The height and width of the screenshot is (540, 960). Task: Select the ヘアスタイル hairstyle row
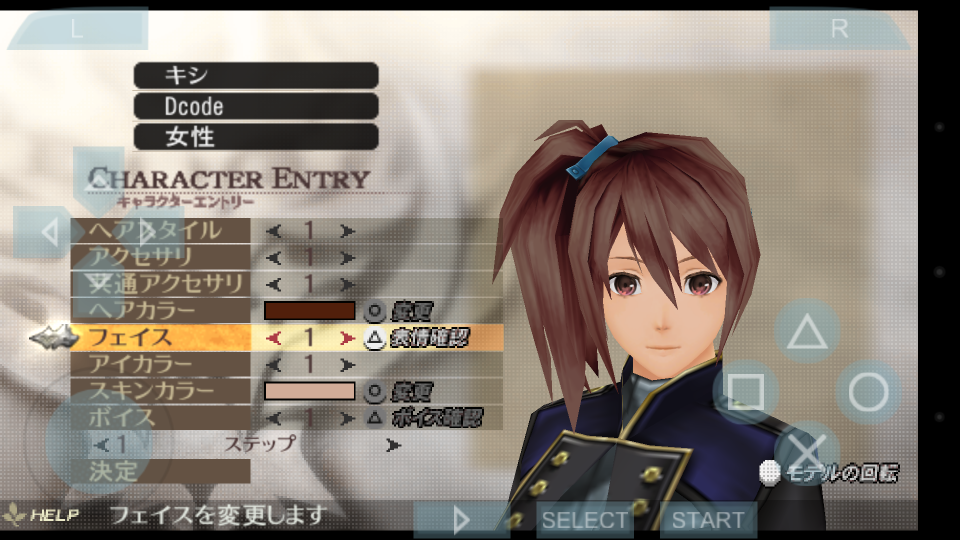tap(160, 231)
